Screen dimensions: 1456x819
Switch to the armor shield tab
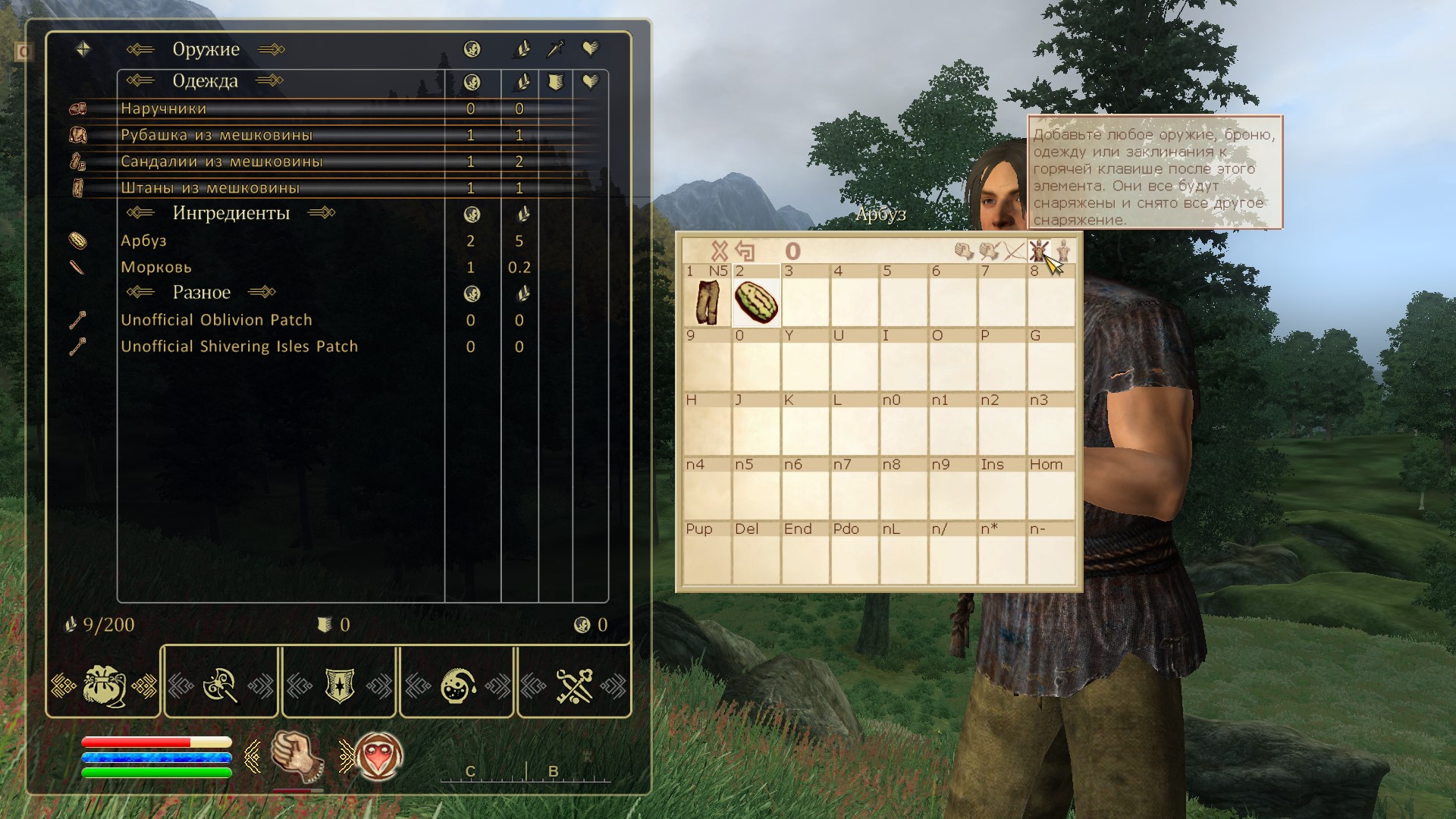(339, 686)
